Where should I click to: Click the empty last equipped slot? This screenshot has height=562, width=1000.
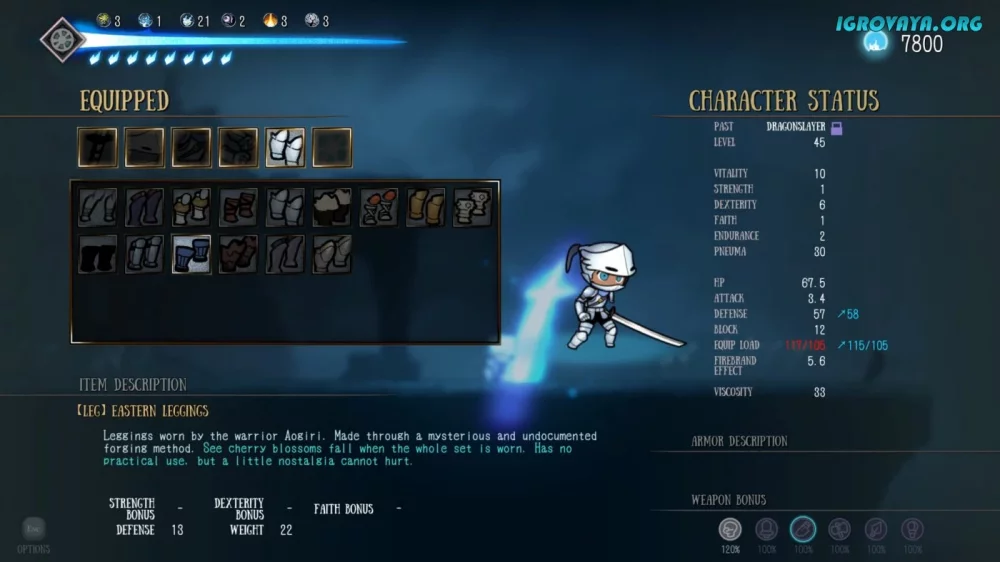pyautogui.click(x=332, y=147)
